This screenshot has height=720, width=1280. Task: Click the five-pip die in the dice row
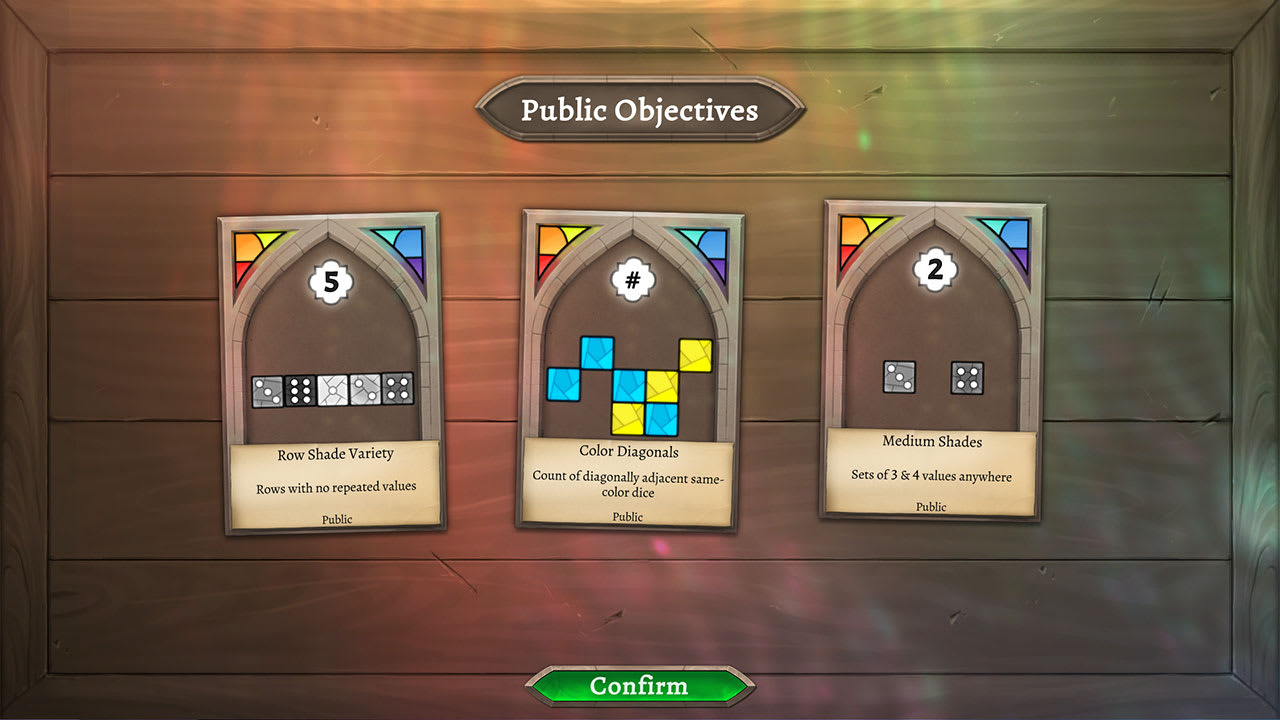coord(398,388)
